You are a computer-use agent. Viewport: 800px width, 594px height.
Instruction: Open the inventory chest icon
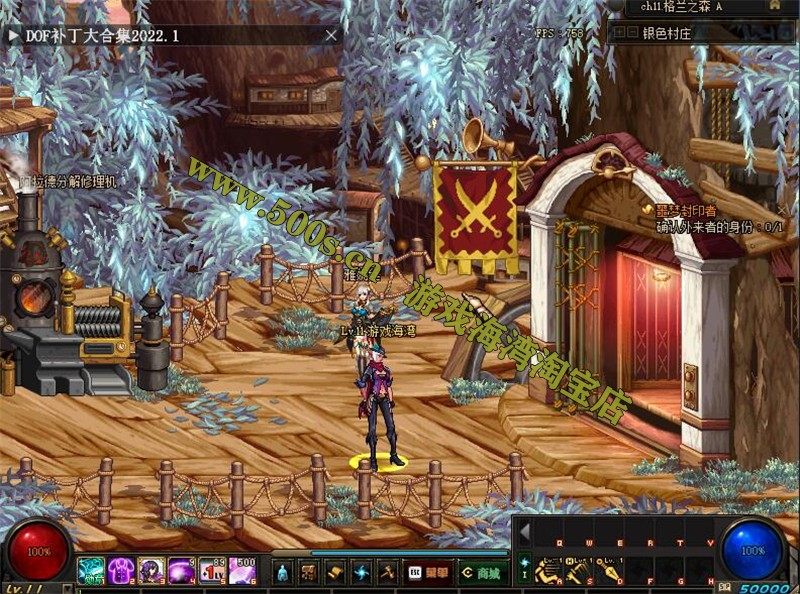tap(309, 572)
